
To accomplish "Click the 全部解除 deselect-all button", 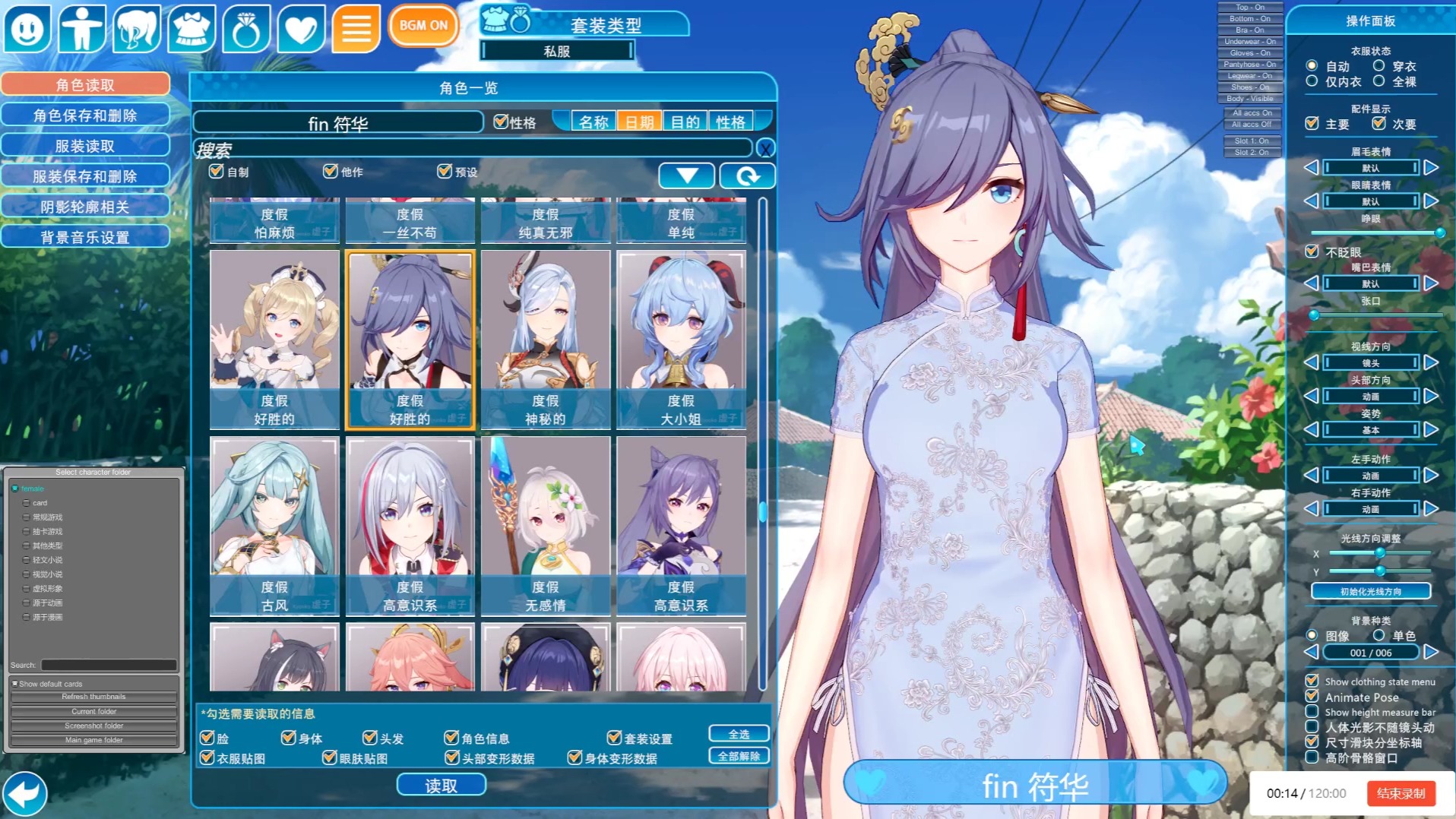I will coord(739,756).
